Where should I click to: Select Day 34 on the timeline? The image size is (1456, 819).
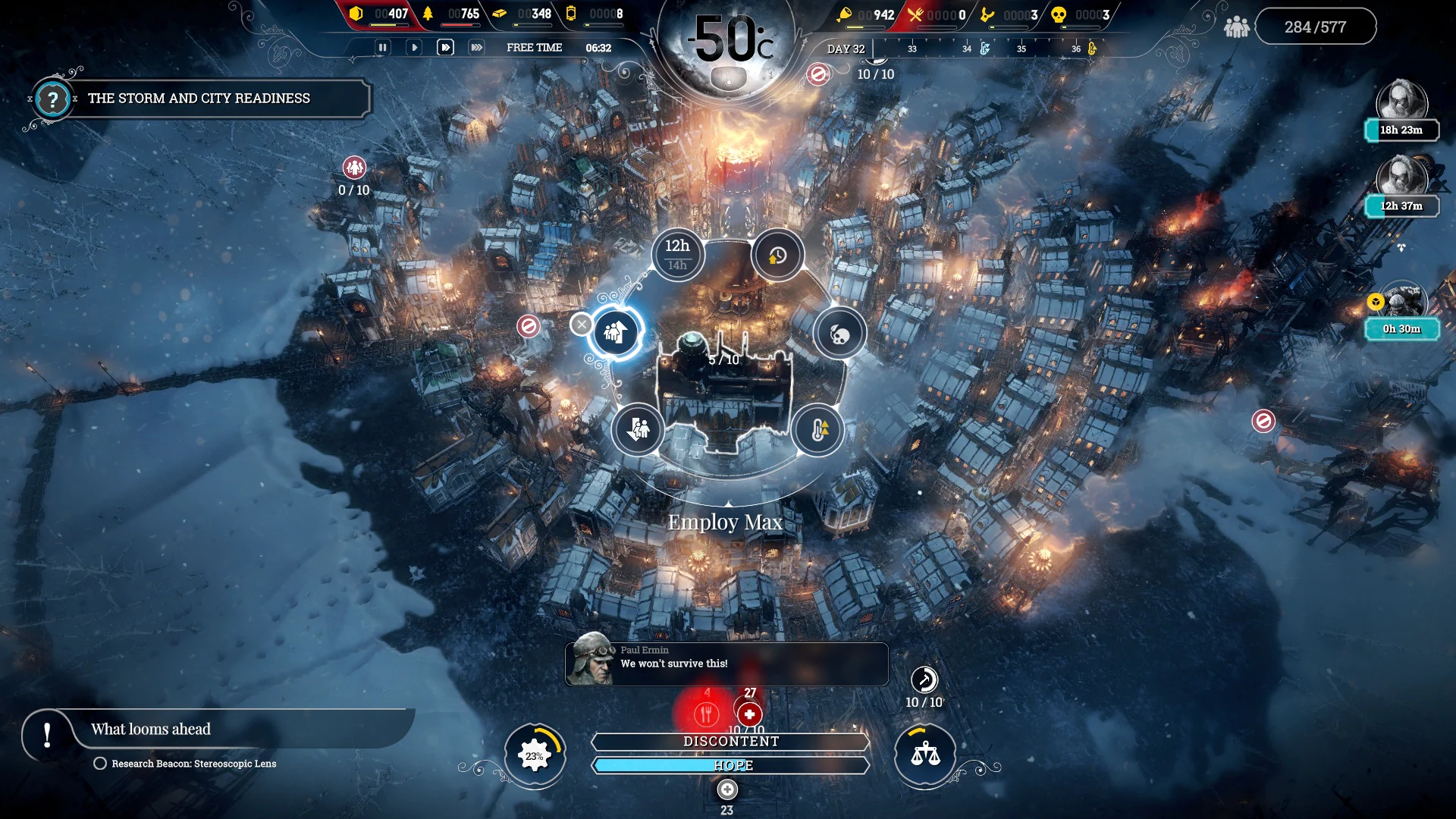point(965,48)
